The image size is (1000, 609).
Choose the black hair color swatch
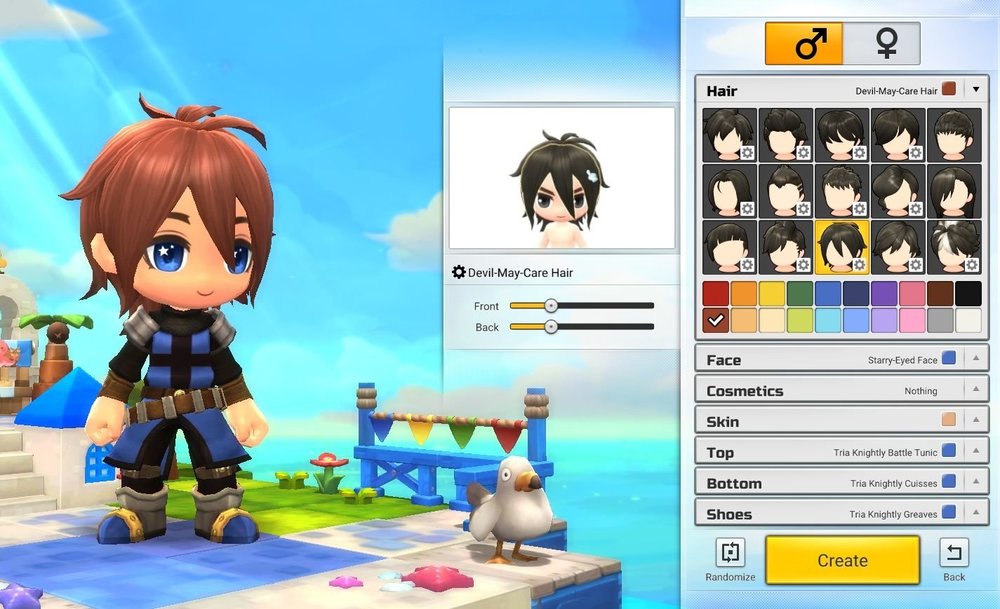968,293
